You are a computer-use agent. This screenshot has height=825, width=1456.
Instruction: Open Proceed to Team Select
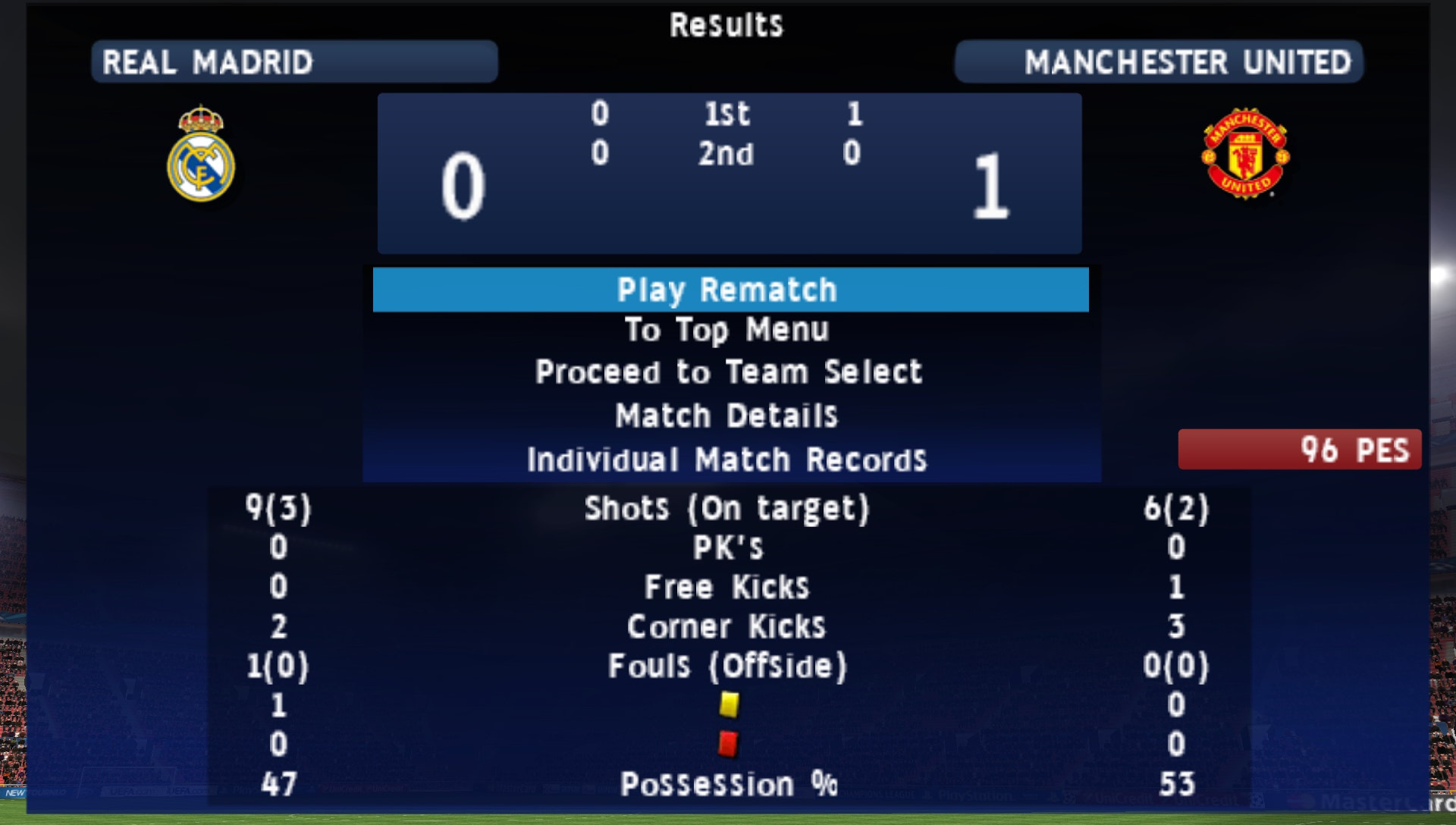pyautogui.click(x=728, y=372)
